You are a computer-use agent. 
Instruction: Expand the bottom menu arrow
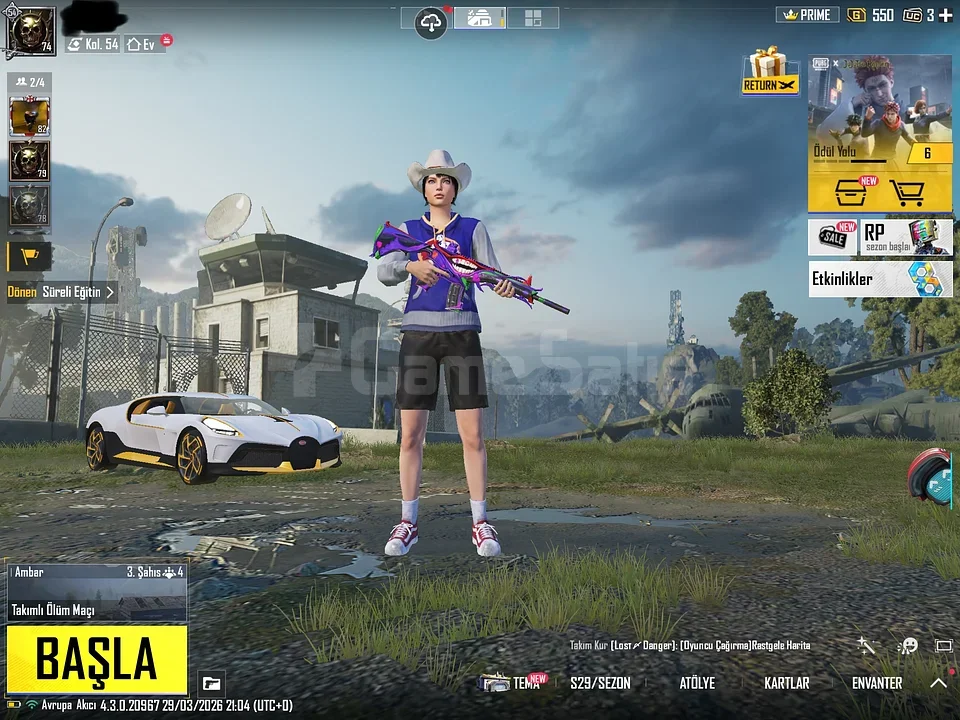938,683
